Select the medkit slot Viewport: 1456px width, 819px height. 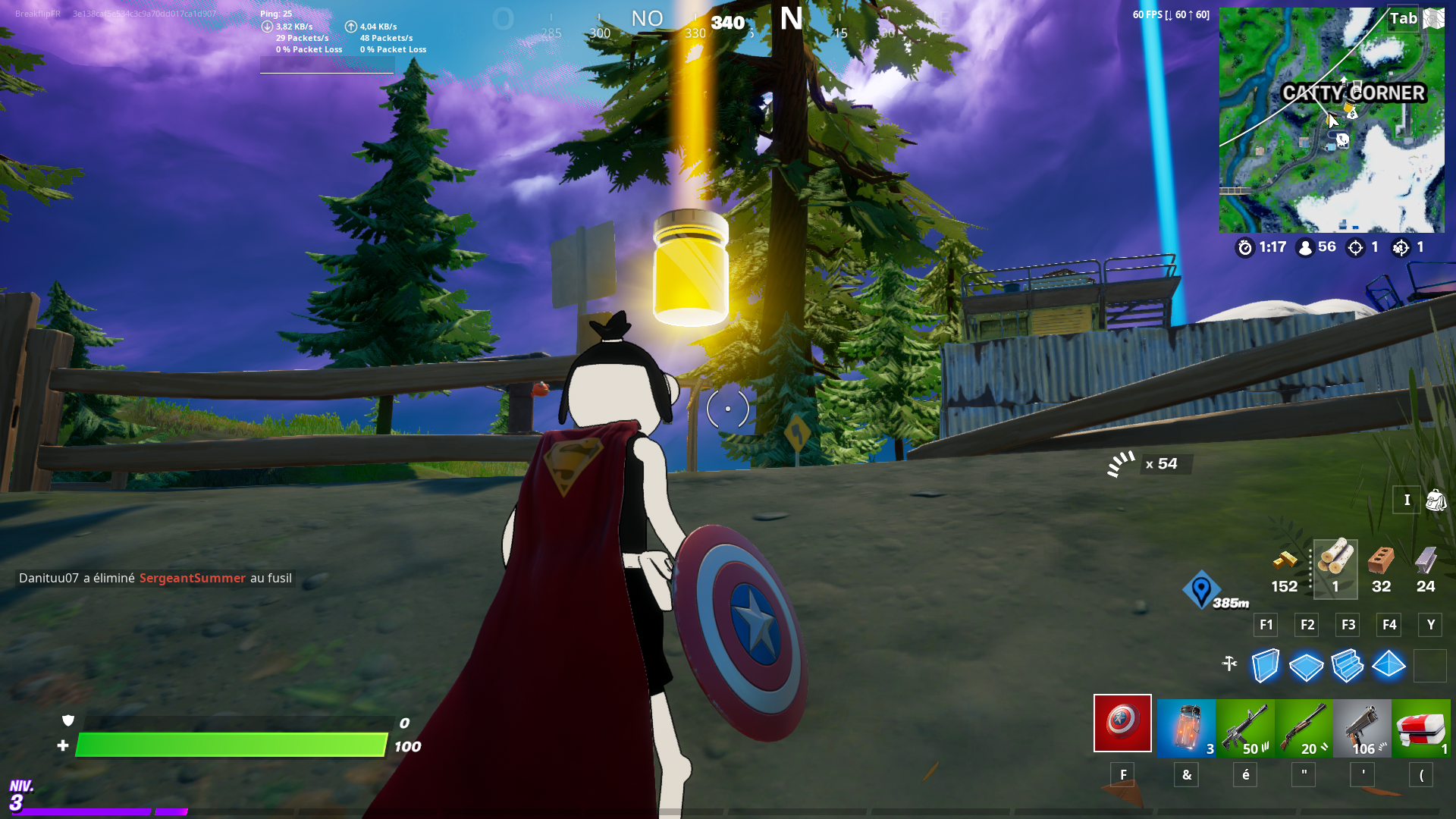1421,728
